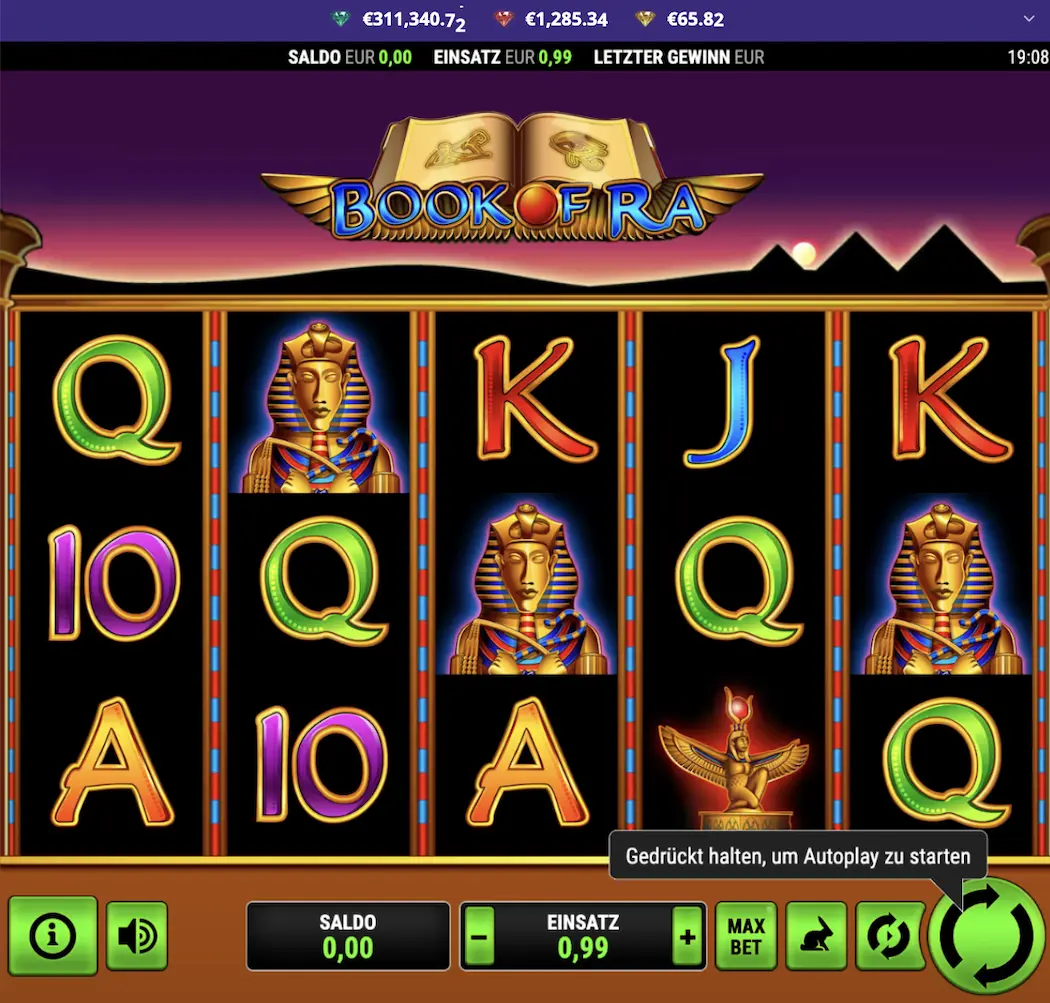
Task: Toggle the sound speaker button
Action: coord(137,936)
